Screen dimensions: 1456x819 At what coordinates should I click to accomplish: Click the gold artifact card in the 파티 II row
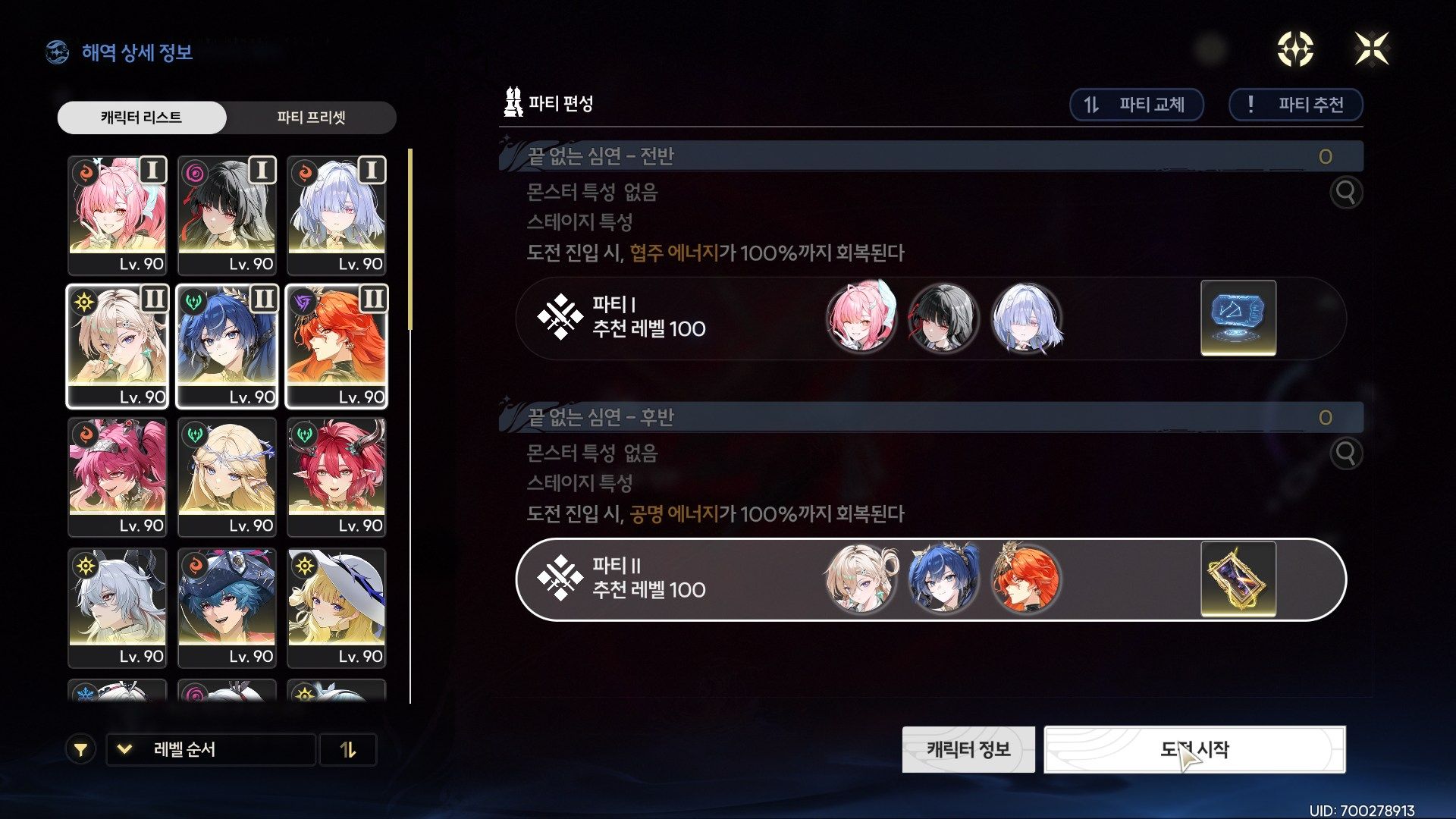1238,580
